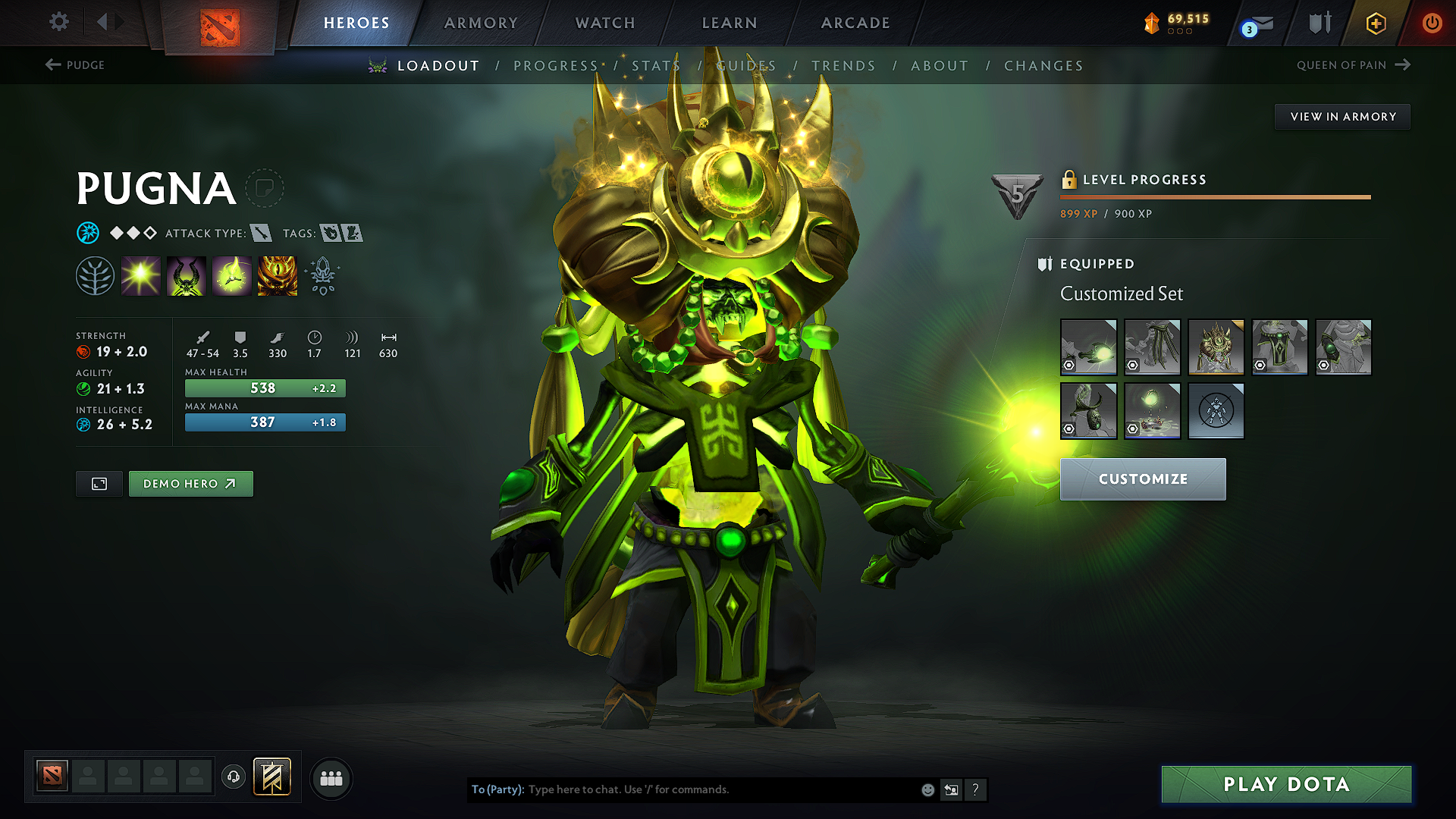Open the Pugna talent tree icon
The image size is (1456, 819).
(95, 275)
